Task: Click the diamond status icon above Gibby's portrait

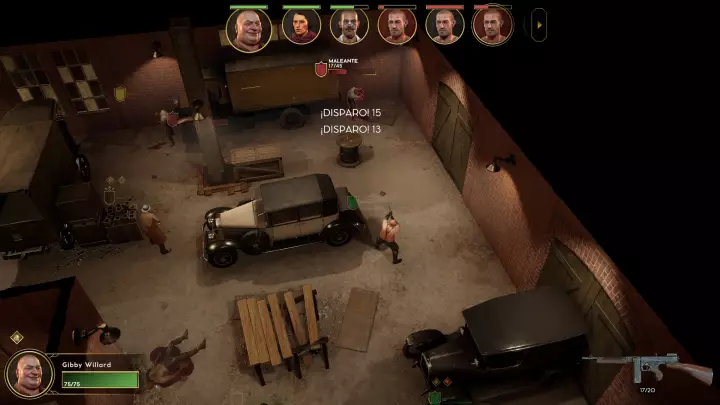Action: (17, 338)
